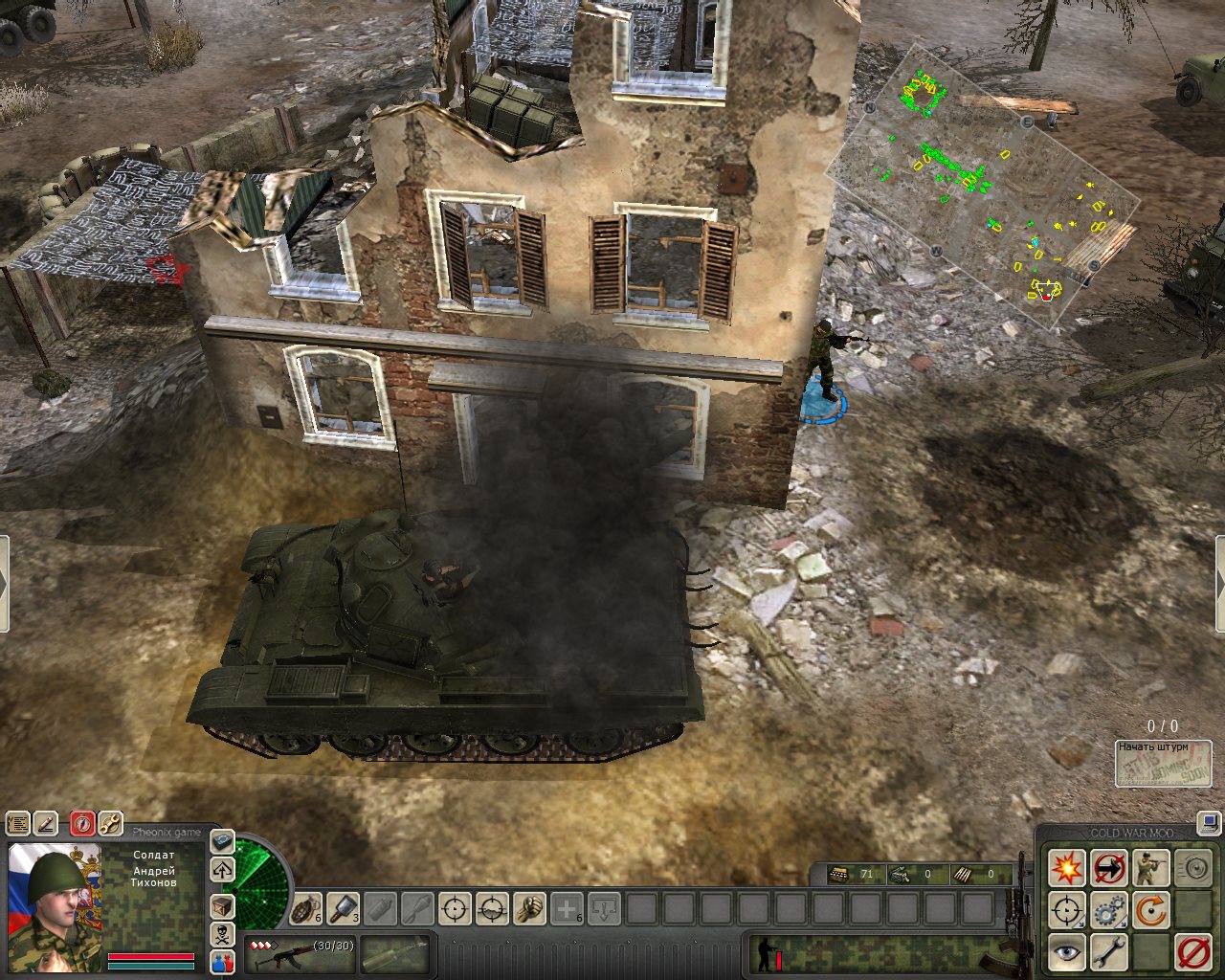The height and width of the screenshot is (980, 1225).
Task: Use the wrench repair command
Action: tap(1108, 952)
